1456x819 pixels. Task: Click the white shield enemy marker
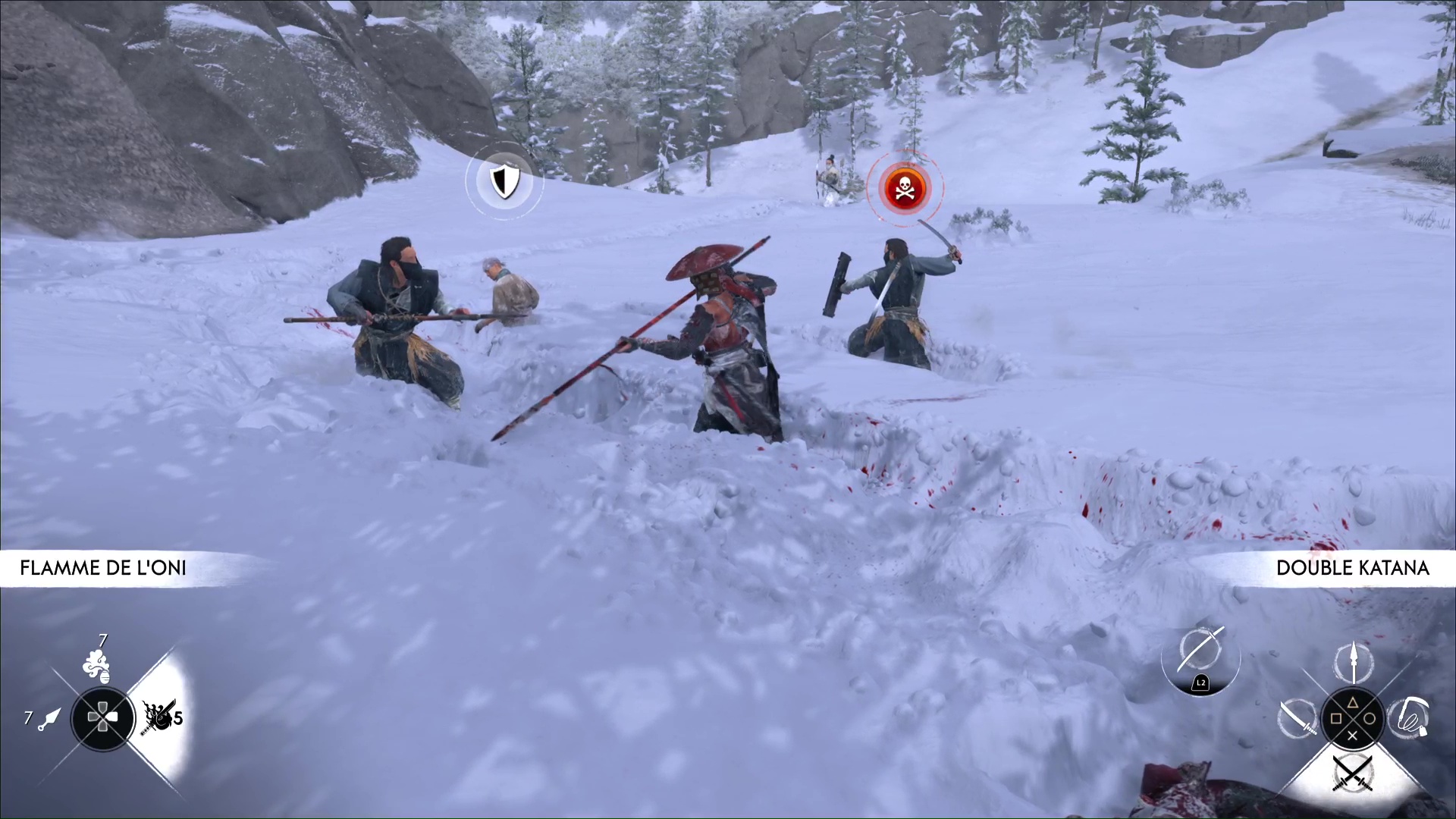tap(503, 181)
